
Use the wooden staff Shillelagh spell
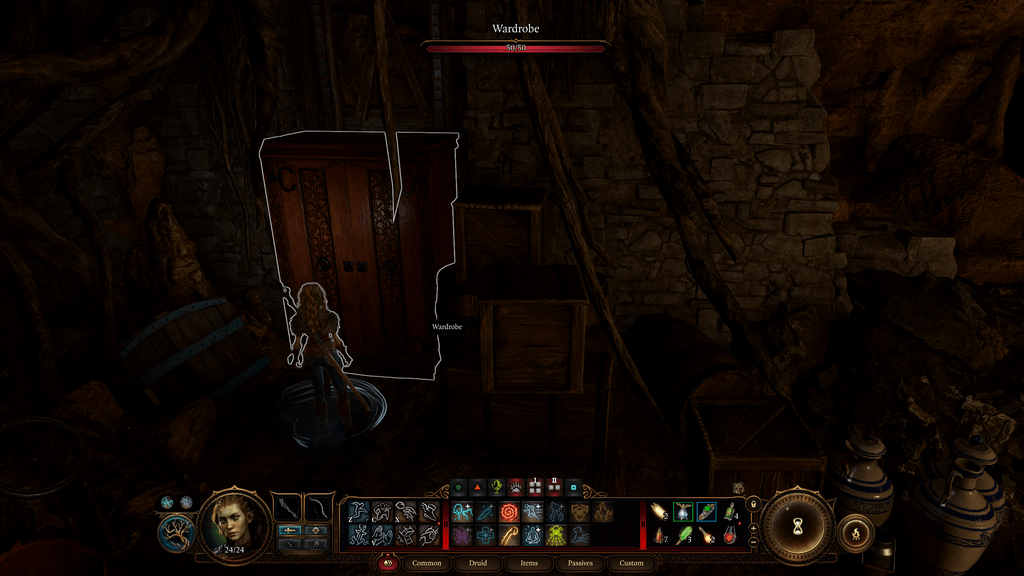(509, 536)
